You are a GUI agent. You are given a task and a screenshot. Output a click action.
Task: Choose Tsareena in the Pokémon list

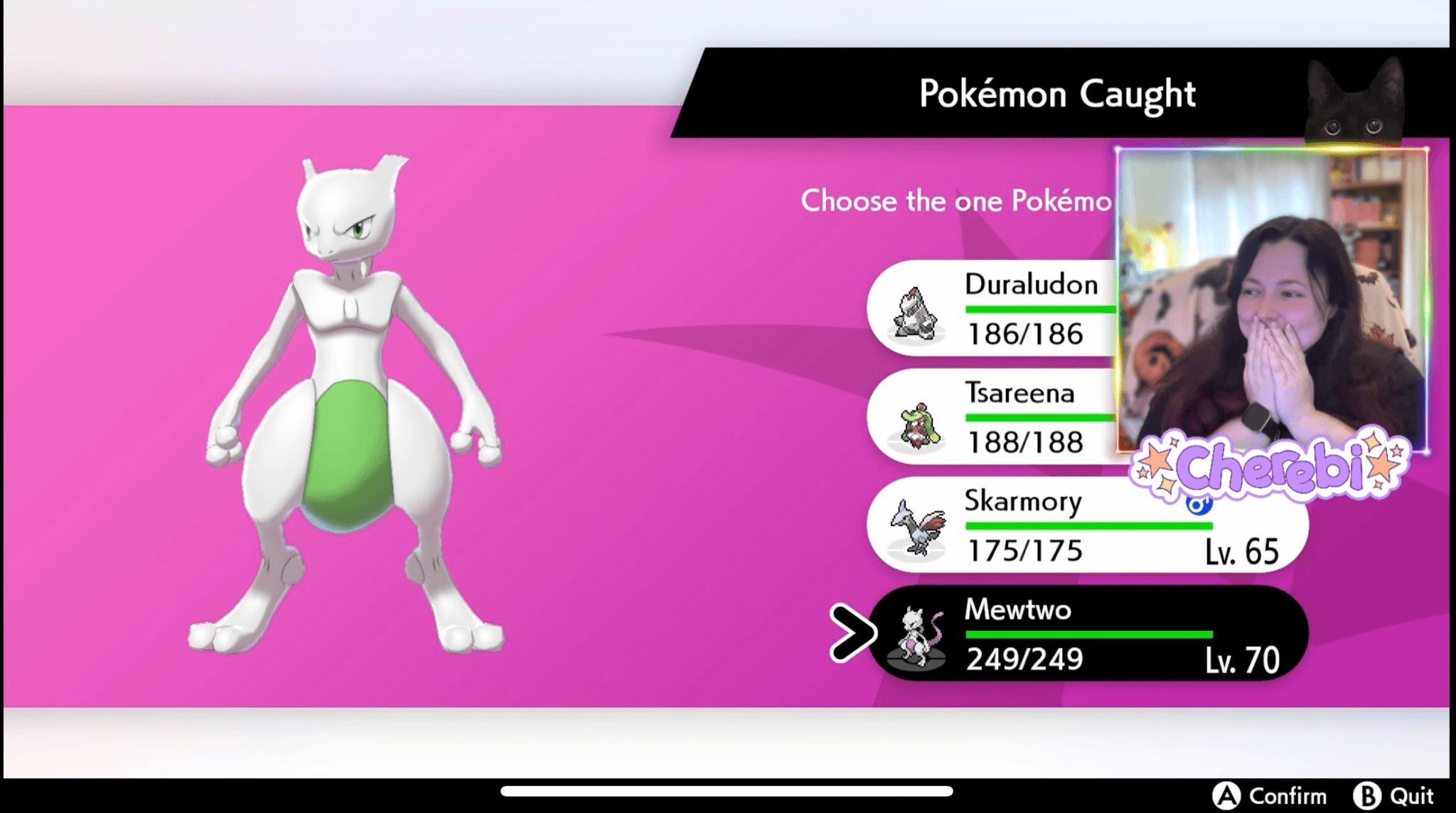995,417
